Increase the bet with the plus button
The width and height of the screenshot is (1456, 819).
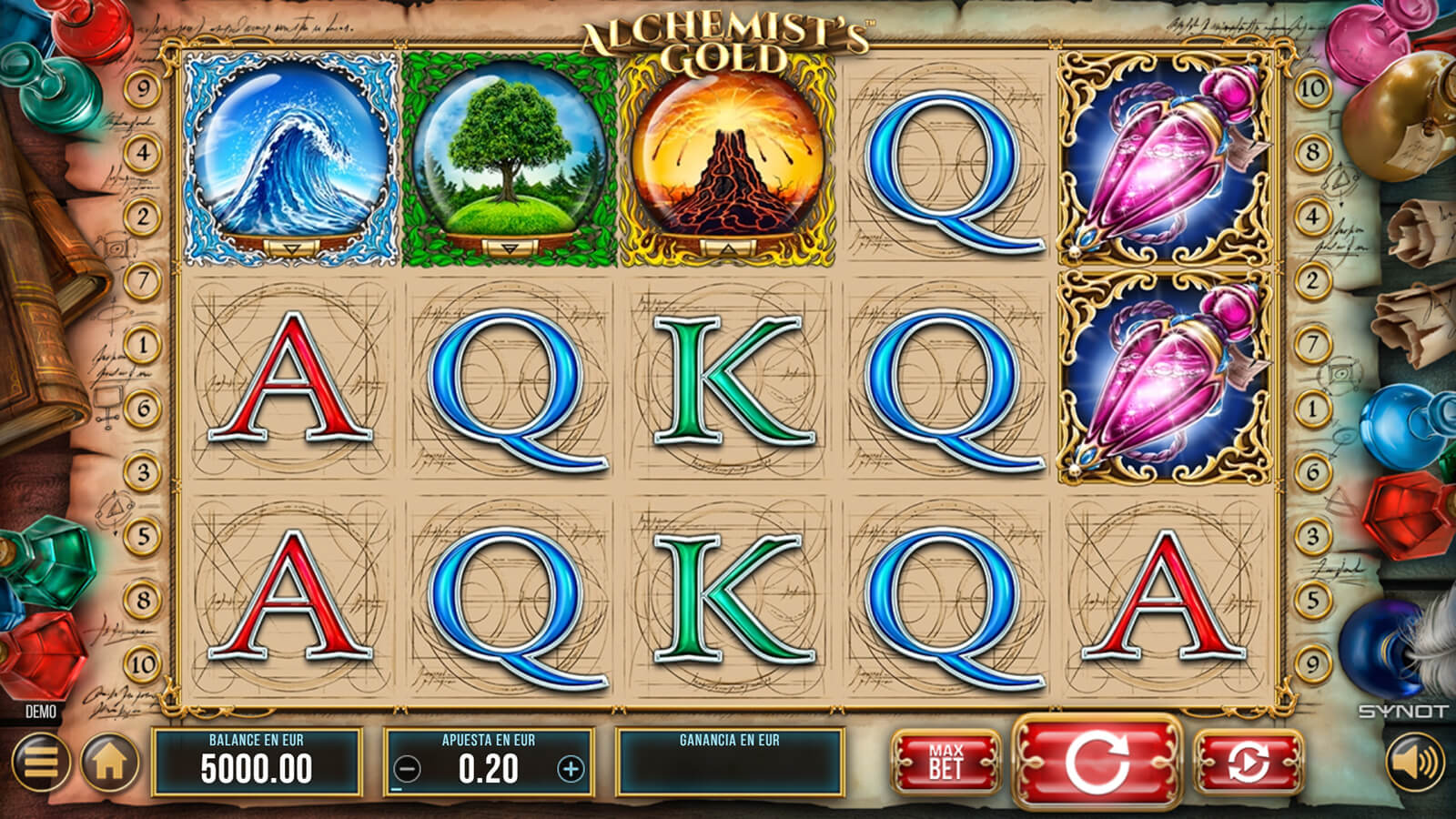click(x=571, y=770)
